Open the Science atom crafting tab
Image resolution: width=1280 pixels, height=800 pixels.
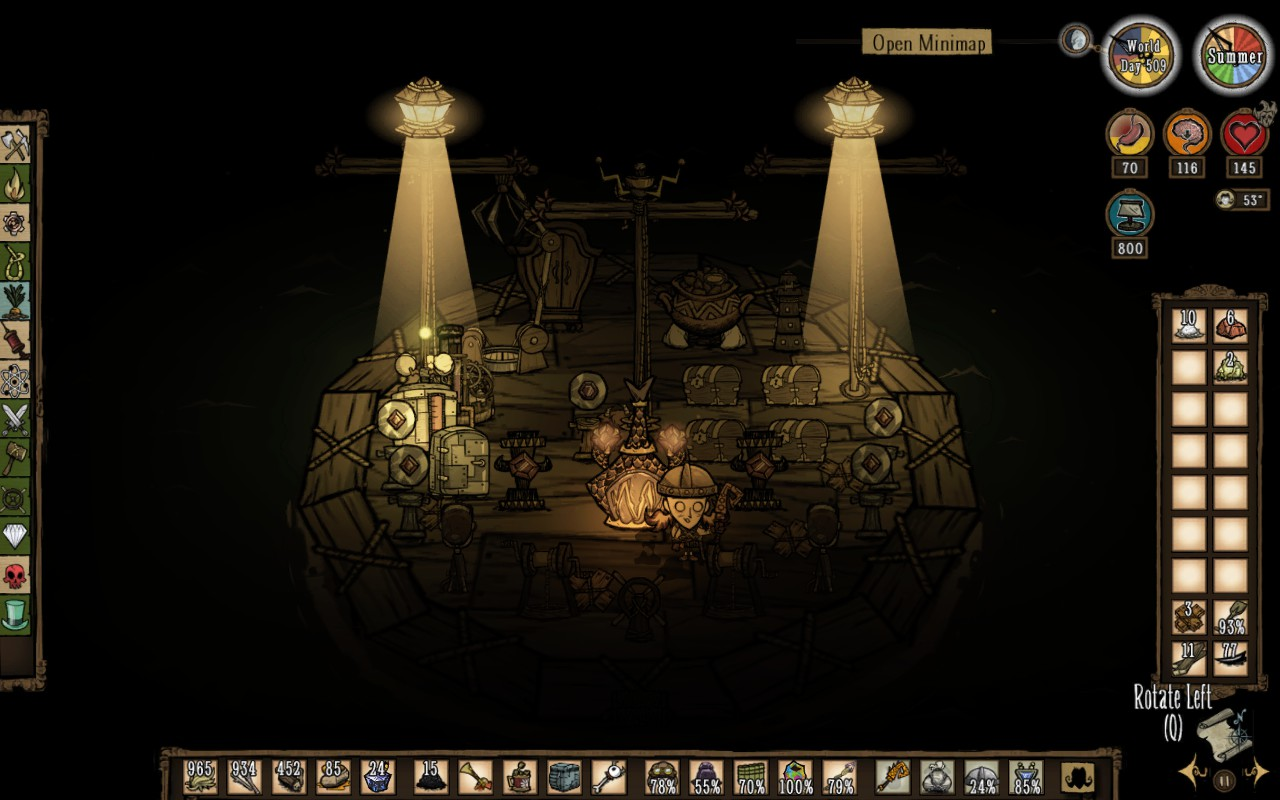(15, 379)
